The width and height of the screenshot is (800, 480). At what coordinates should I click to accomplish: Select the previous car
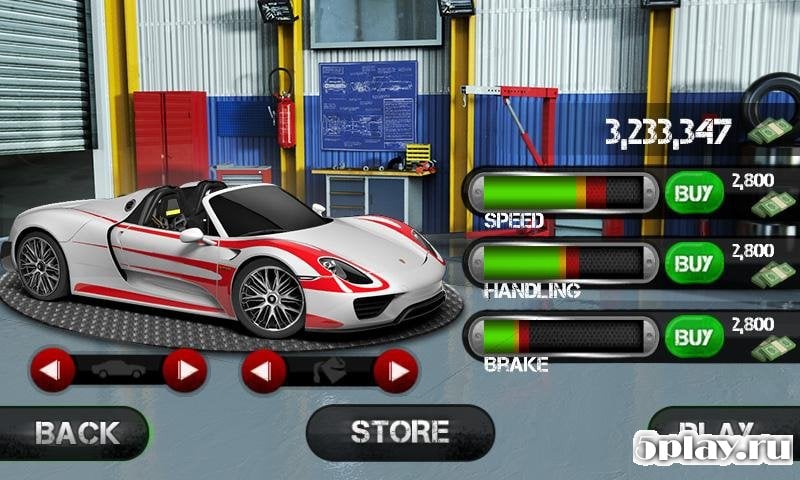52,371
